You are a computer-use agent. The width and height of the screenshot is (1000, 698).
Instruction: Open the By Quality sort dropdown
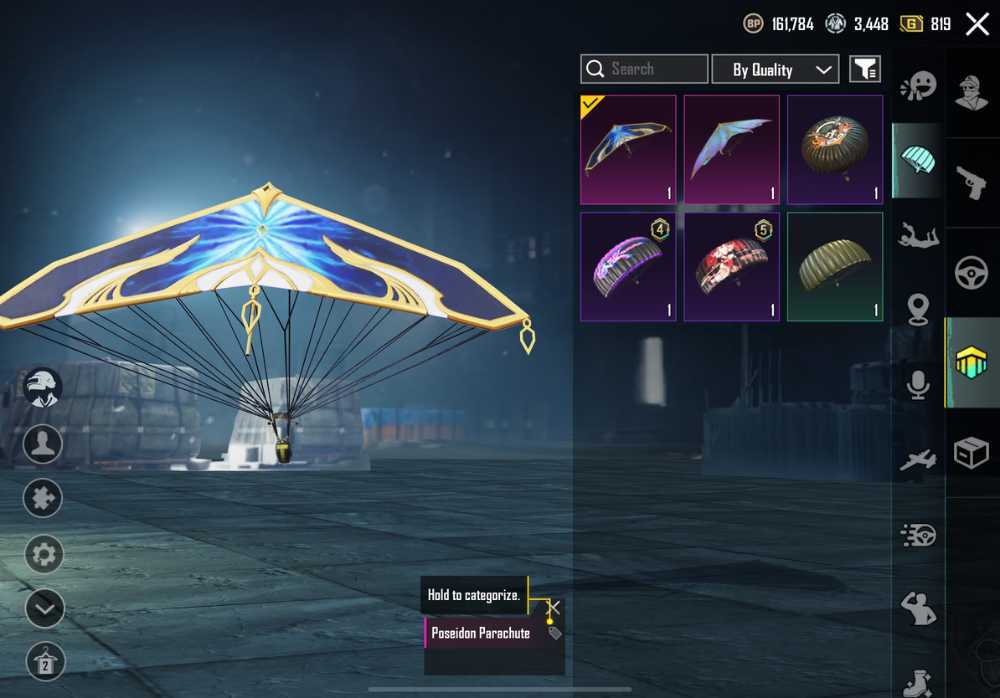click(x=775, y=69)
